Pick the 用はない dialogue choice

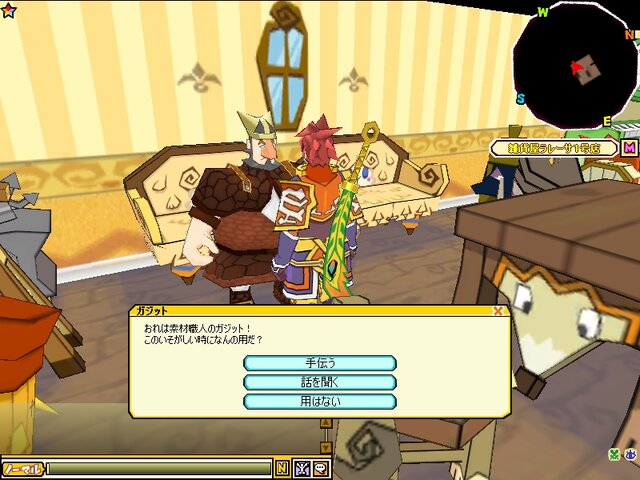(320, 401)
